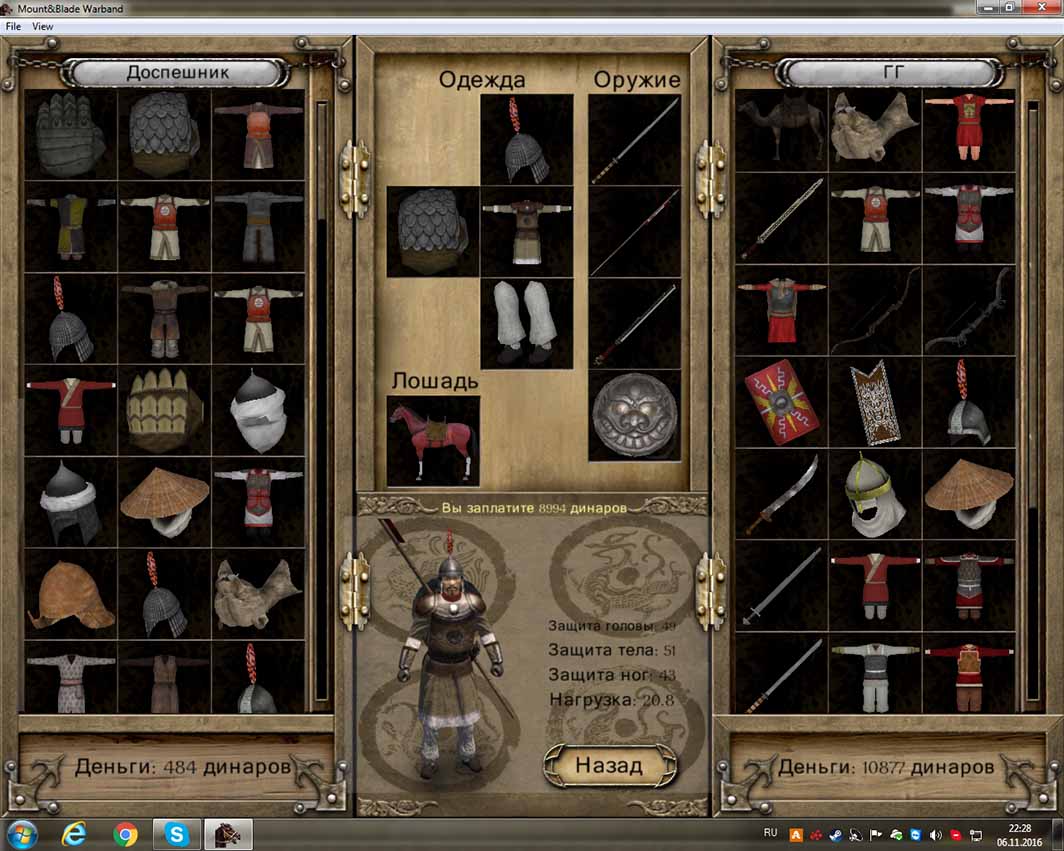Screen dimensions: 1064x851
Task: Open the View menu
Action: (x=43, y=27)
